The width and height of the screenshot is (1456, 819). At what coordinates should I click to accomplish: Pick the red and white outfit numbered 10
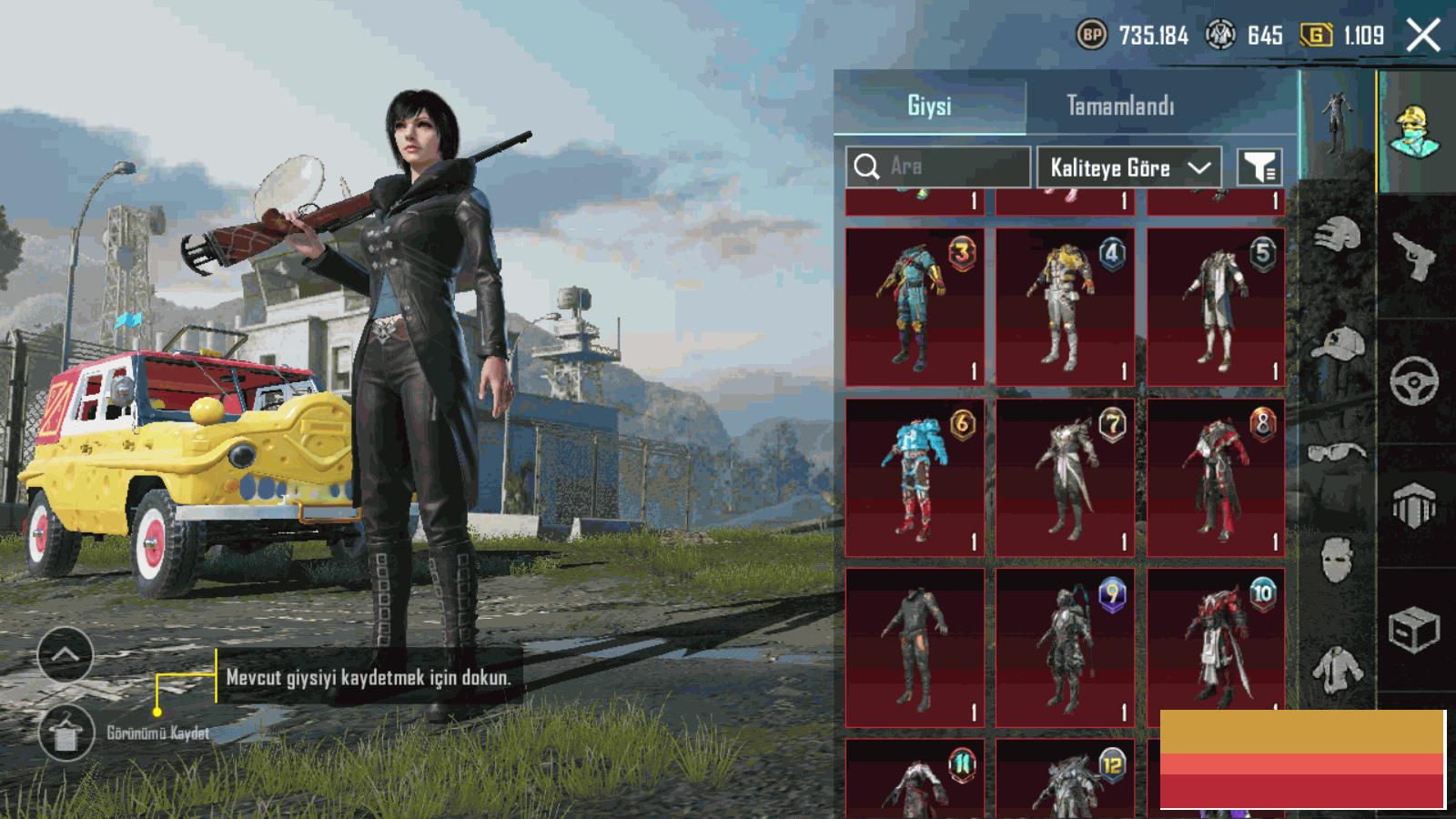coord(1216,647)
